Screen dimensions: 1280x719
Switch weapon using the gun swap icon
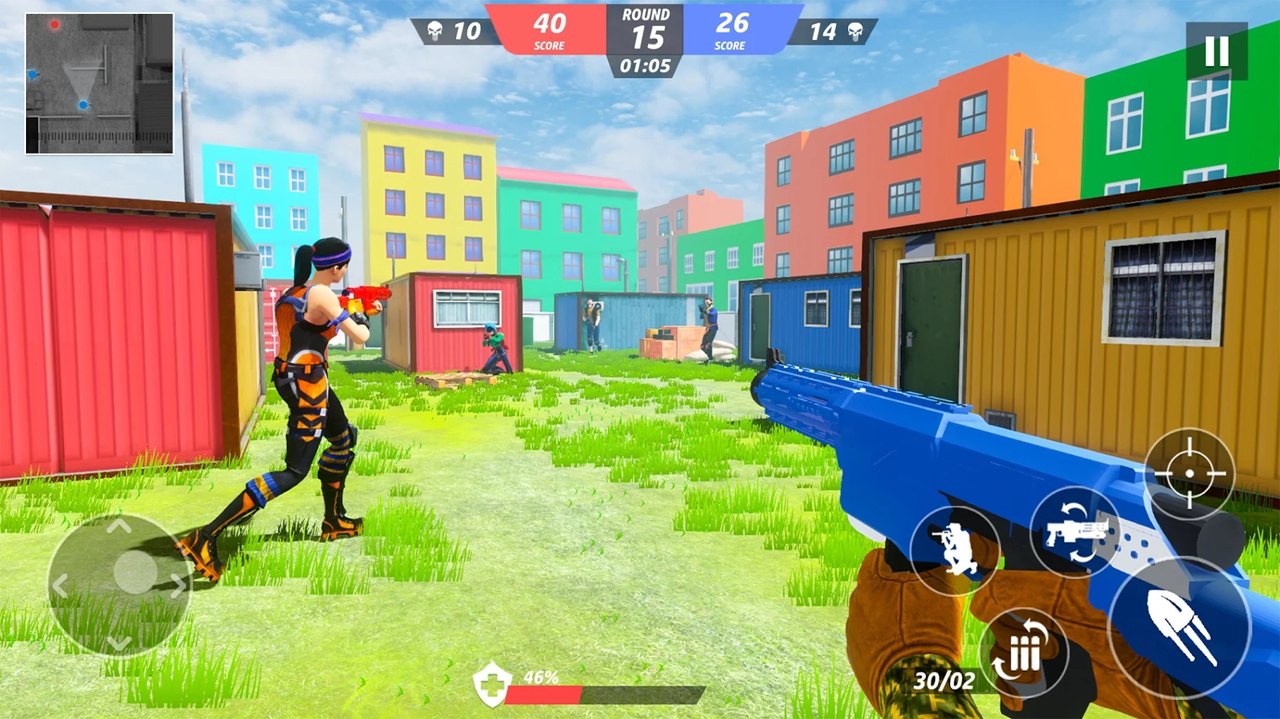pyautogui.click(x=1075, y=532)
